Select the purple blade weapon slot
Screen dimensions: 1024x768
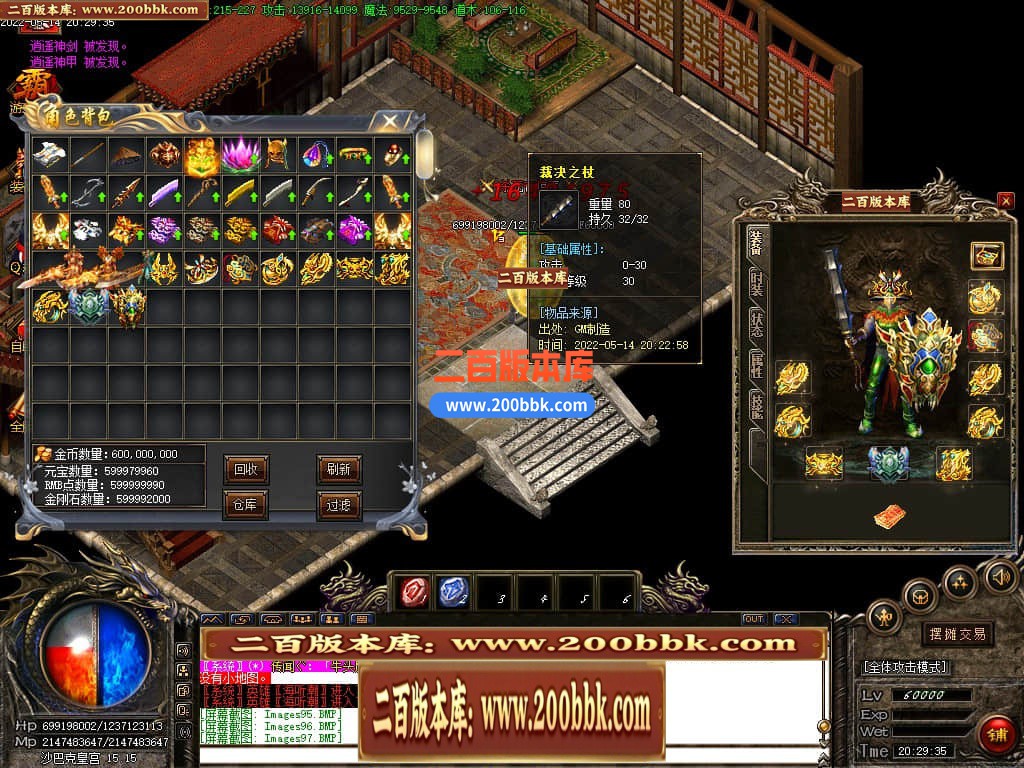point(163,192)
